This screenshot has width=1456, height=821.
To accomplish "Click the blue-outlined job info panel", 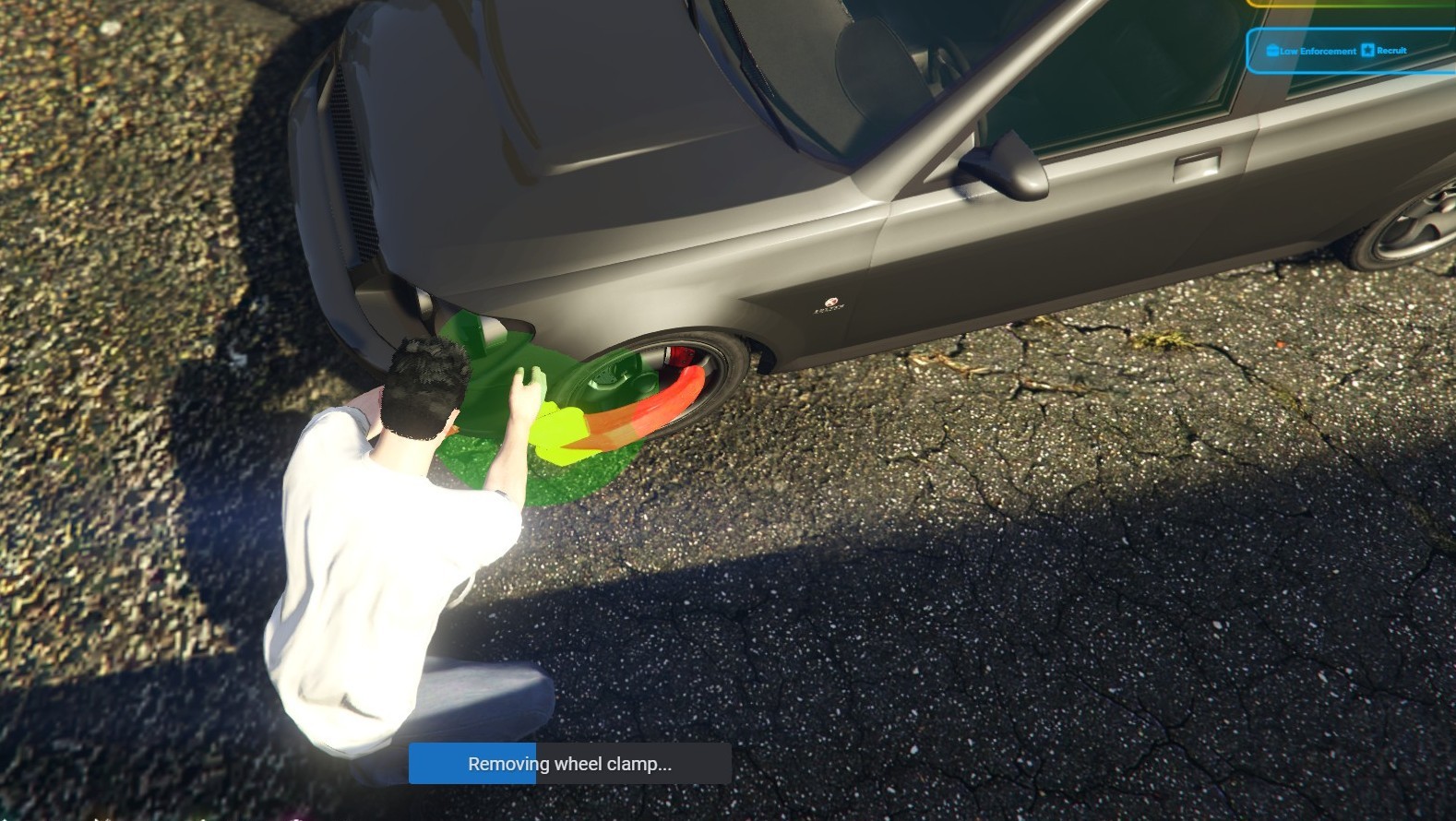I will point(1352,51).
